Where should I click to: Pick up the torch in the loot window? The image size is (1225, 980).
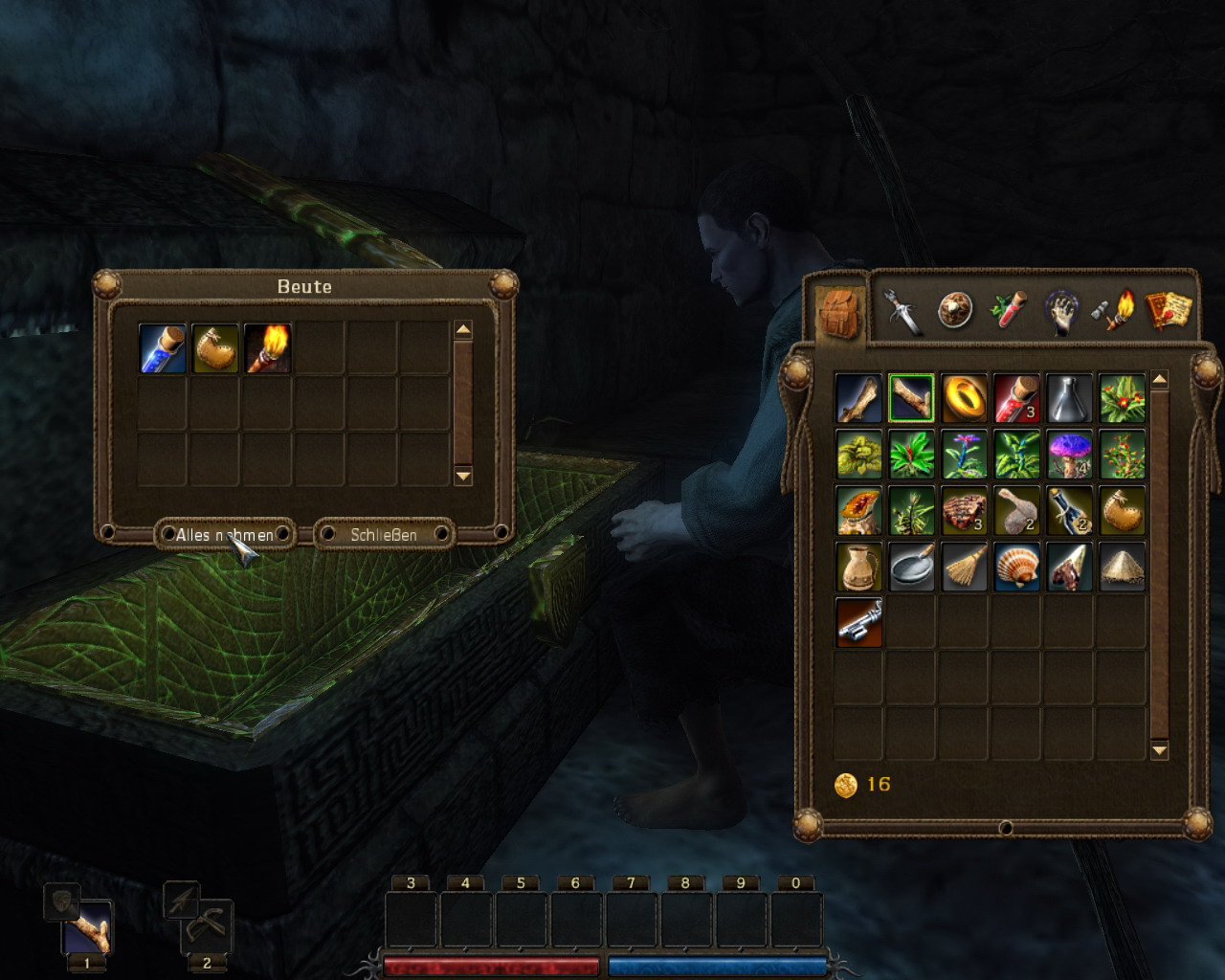267,347
